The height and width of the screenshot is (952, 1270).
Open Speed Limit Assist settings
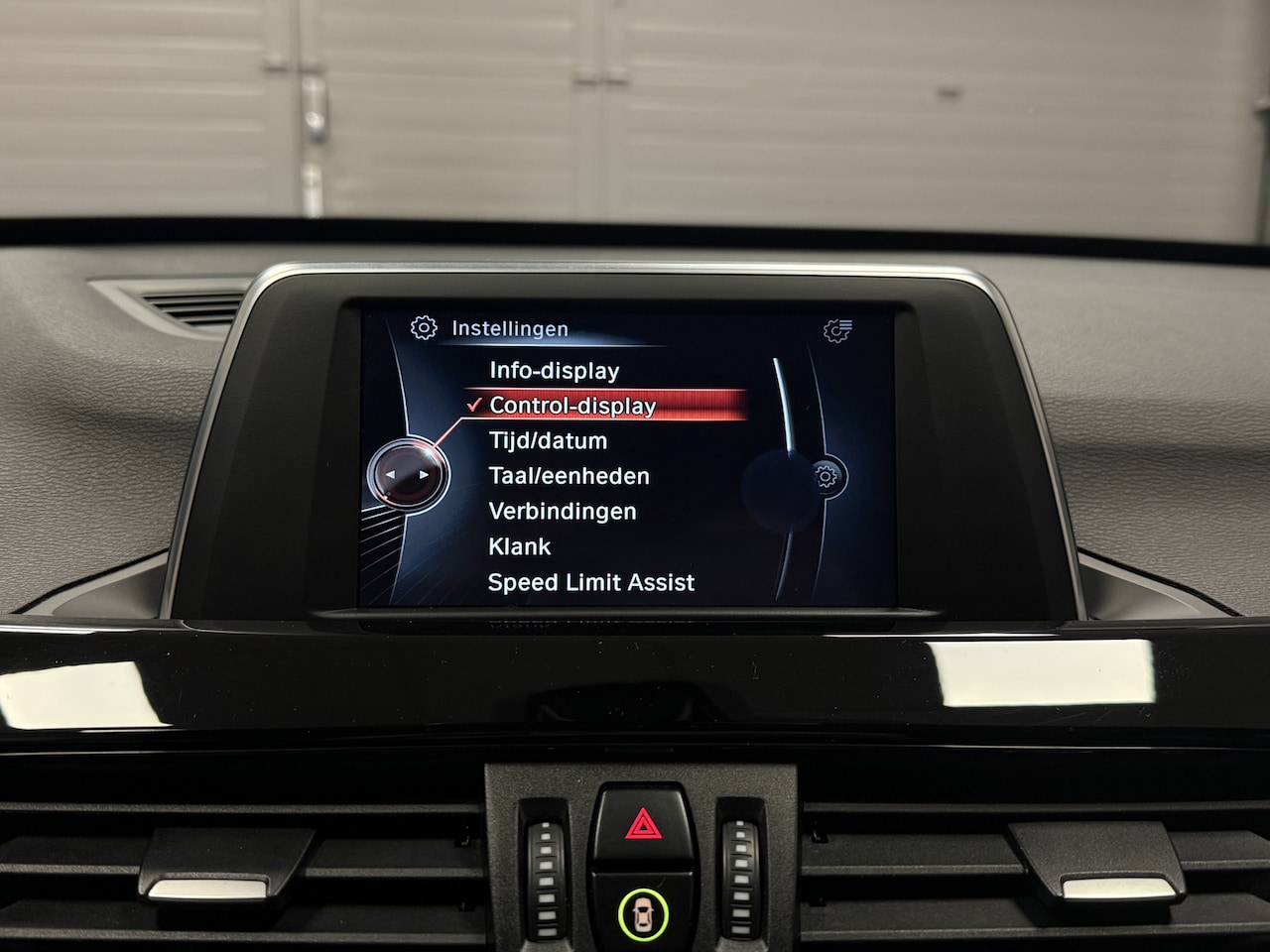(x=591, y=582)
